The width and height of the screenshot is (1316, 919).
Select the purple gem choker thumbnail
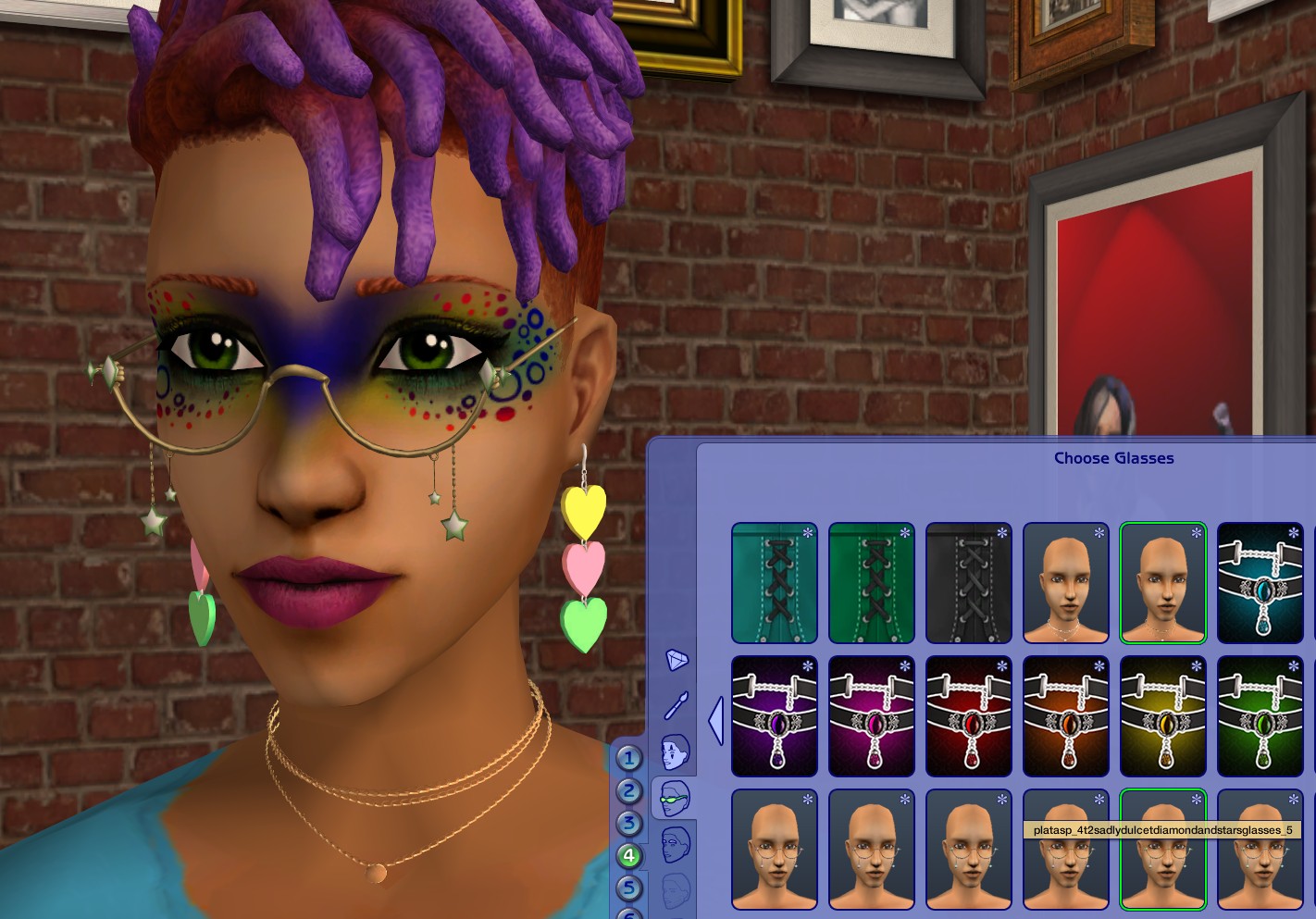(775, 715)
